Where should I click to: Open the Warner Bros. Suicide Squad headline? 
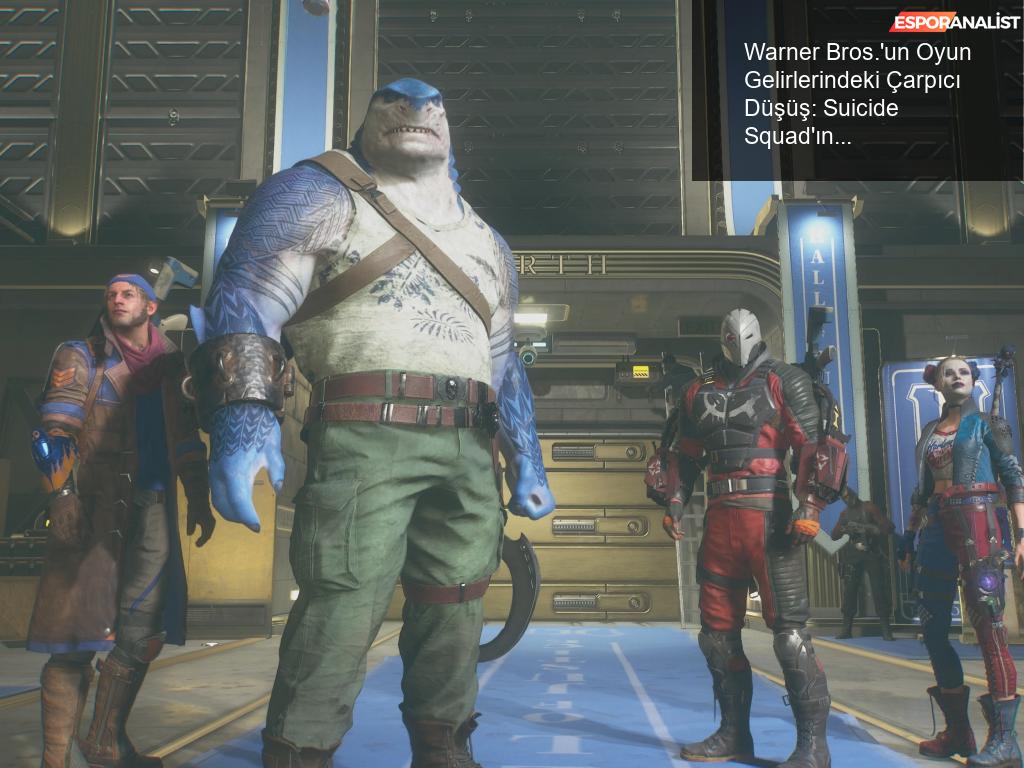(x=856, y=95)
